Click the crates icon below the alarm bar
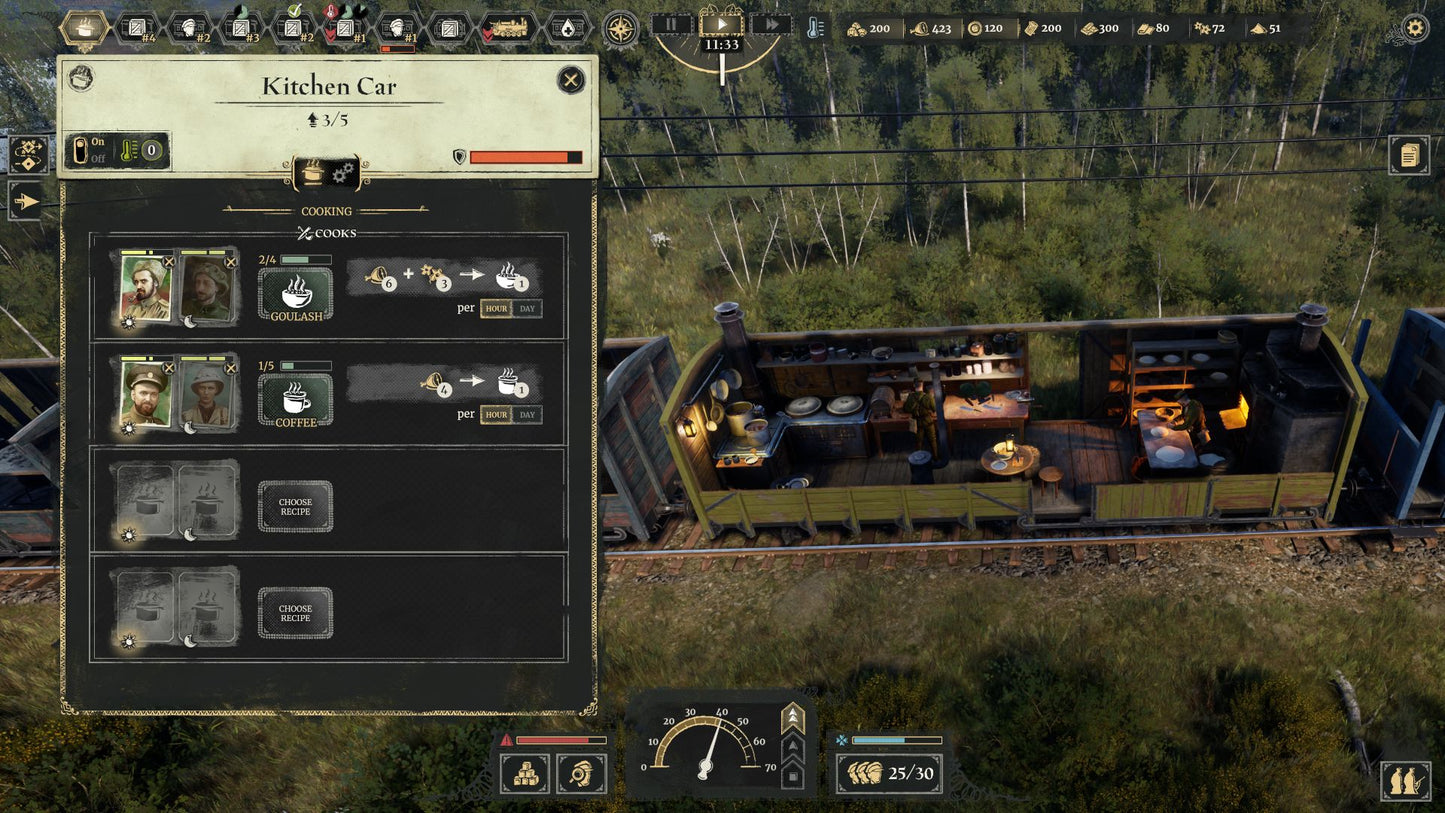Viewport: 1445px width, 813px height. pos(527,775)
